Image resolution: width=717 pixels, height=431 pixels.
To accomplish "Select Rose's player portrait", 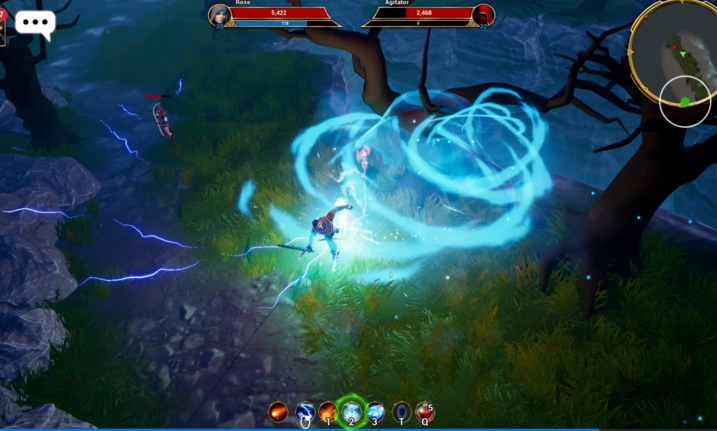I will 219,15.
